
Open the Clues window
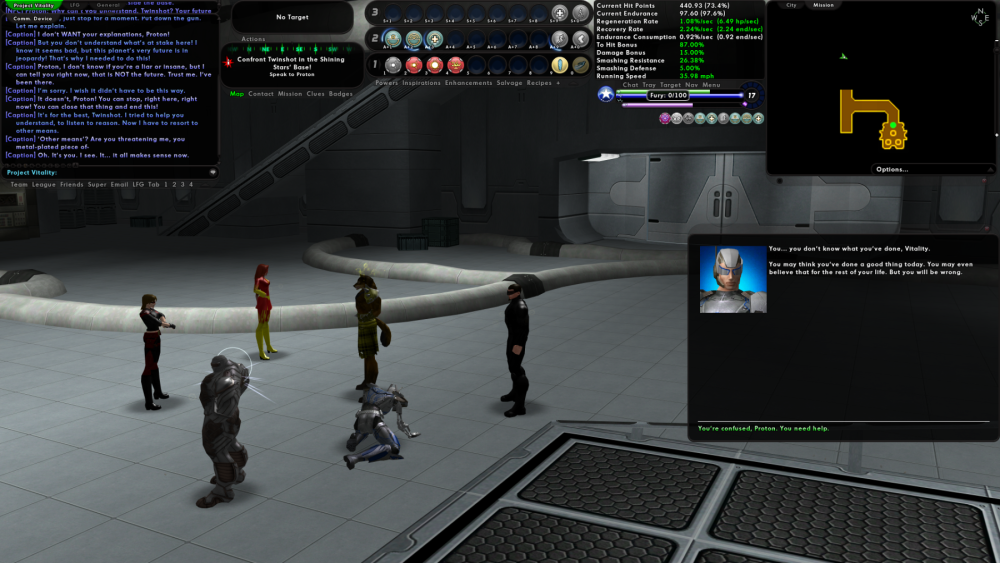tap(314, 94)
